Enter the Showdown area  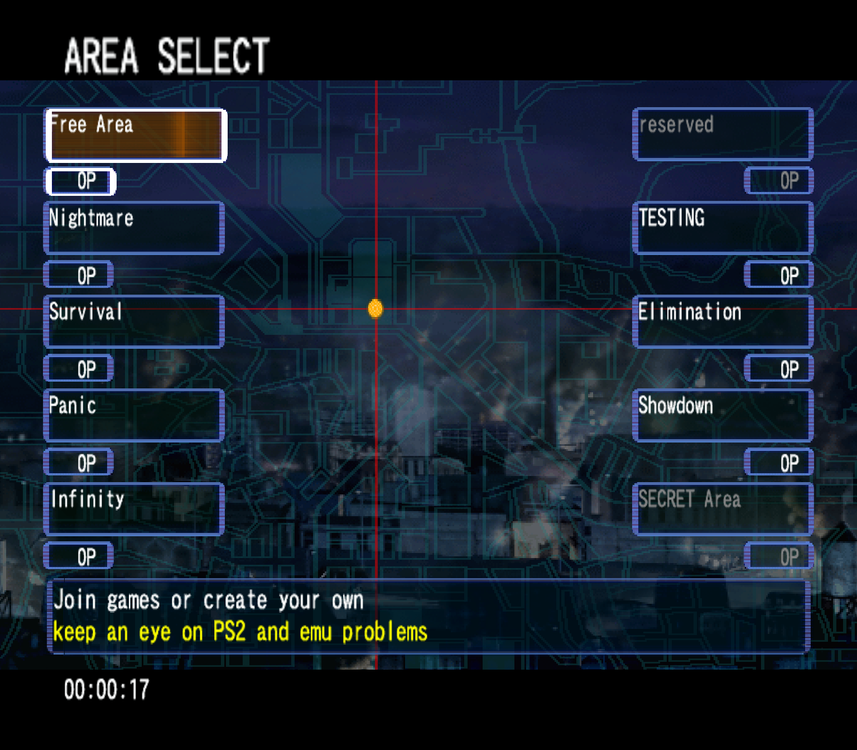(723, 415)
